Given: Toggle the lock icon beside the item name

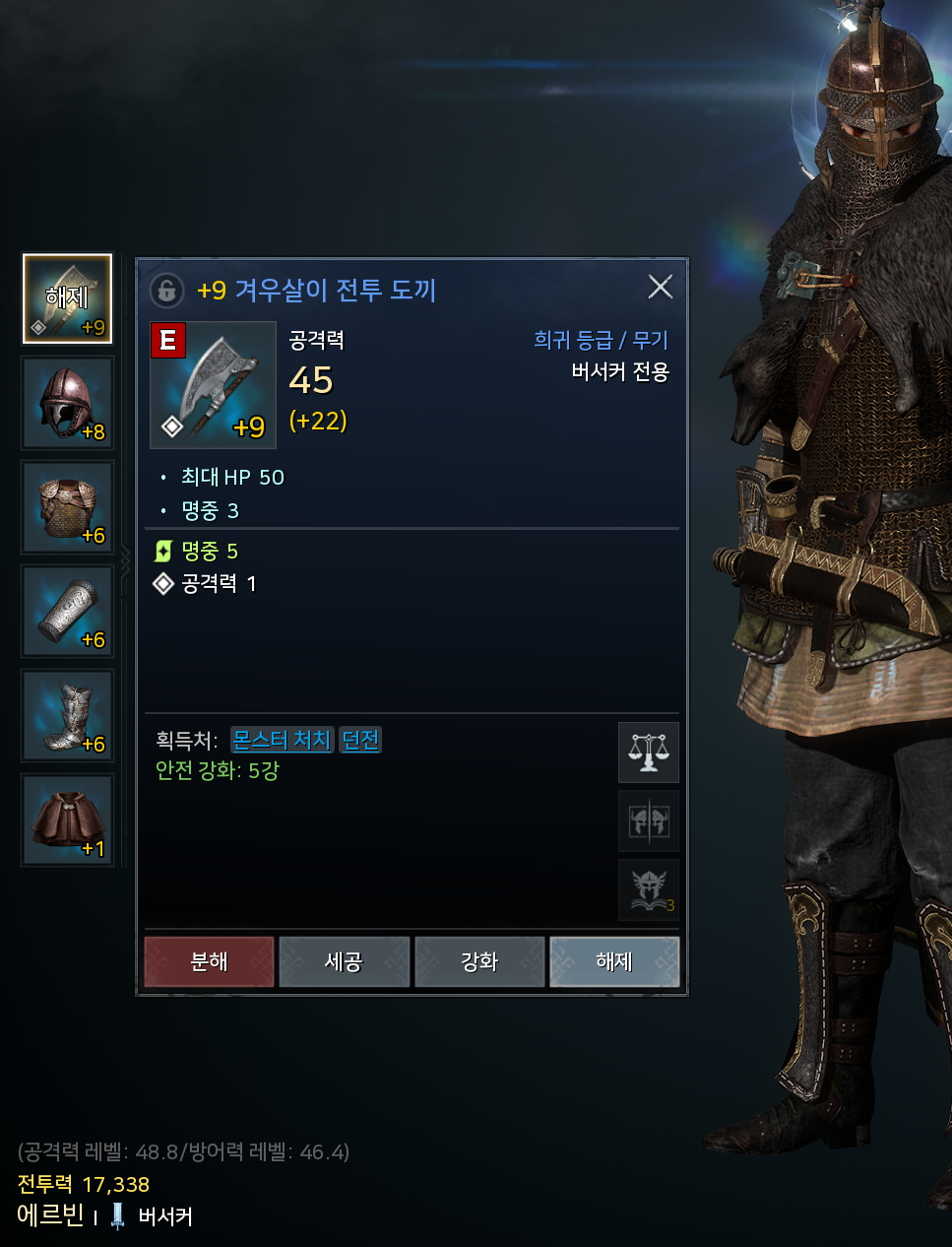Looking at the screenshot, I should [x=167, y=291].
